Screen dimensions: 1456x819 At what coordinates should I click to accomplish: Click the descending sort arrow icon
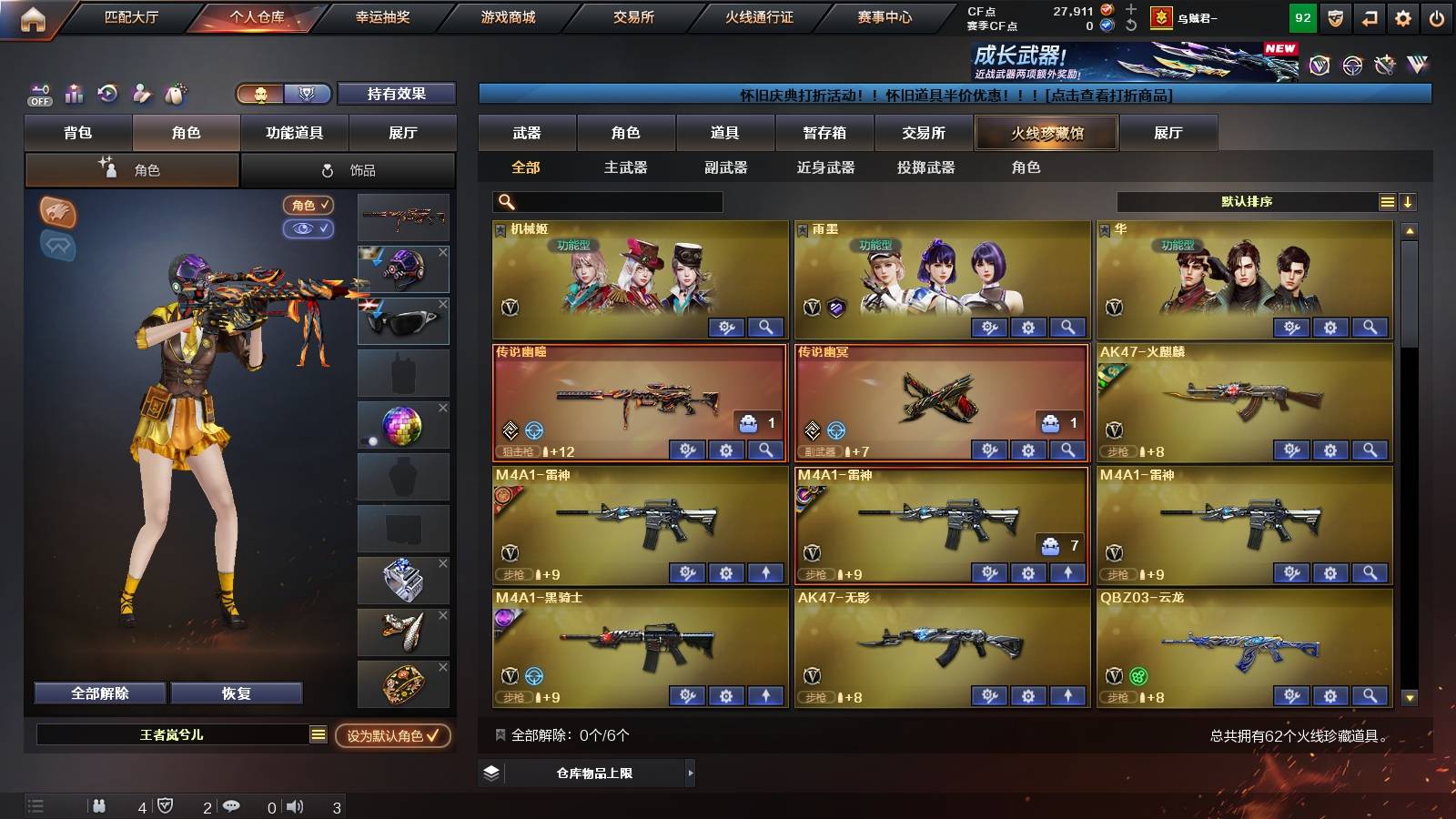pyautogui.click(x=1407, y=202)
